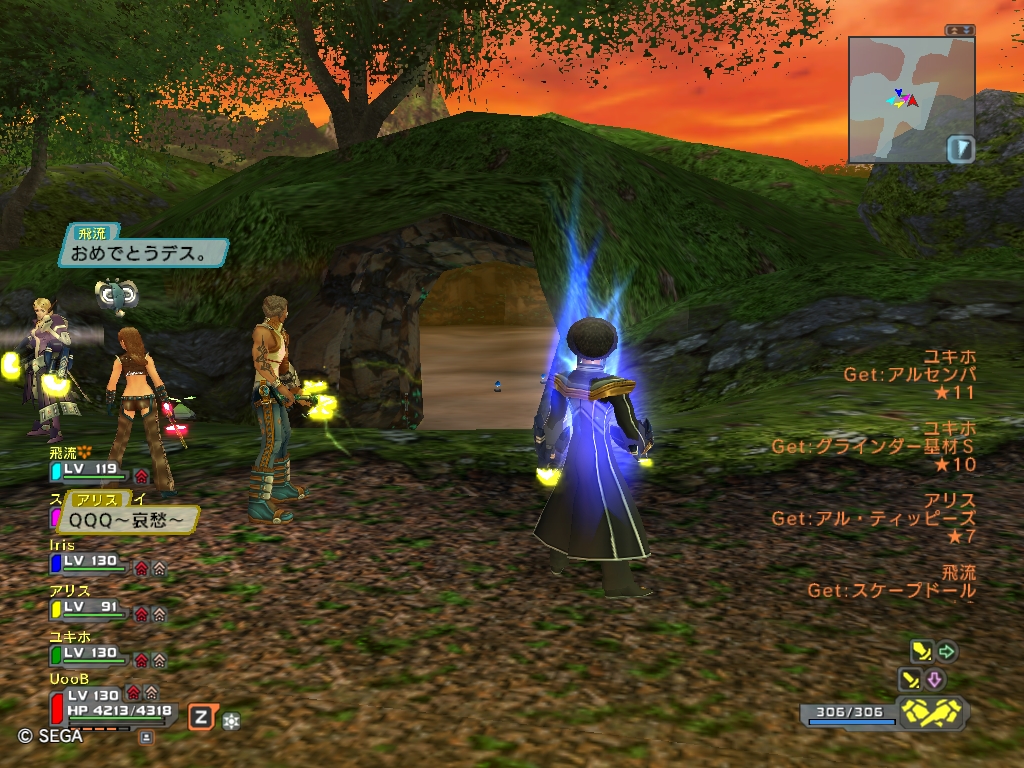Click 飛流's おめでとうデス chat bubble
Viewport: 1024px width, 768px height.
pyautogui.click(x=143, y=253)
